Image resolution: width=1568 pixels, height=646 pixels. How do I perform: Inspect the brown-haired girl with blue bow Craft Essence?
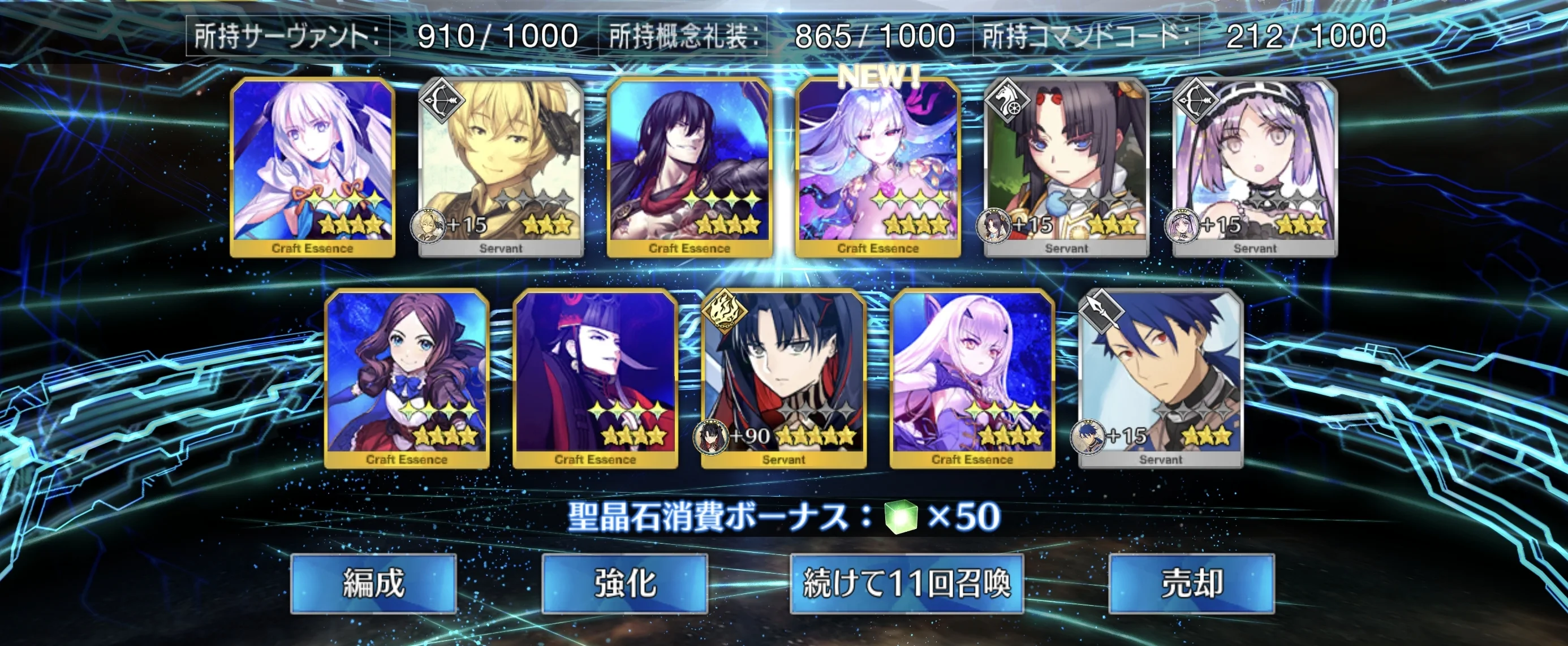tap(407, 378)
